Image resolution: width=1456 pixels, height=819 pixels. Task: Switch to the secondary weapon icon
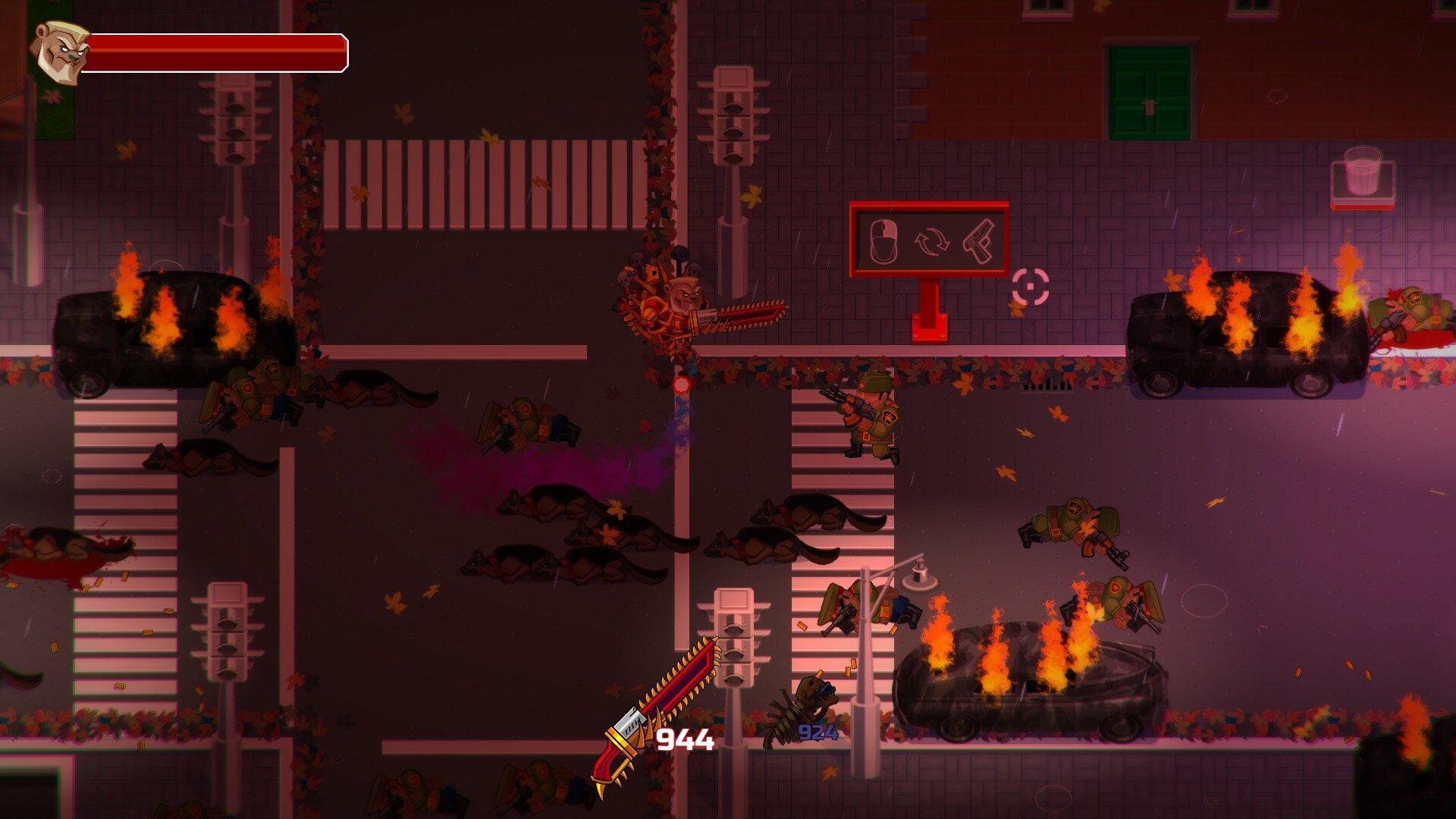coord(804,711)
